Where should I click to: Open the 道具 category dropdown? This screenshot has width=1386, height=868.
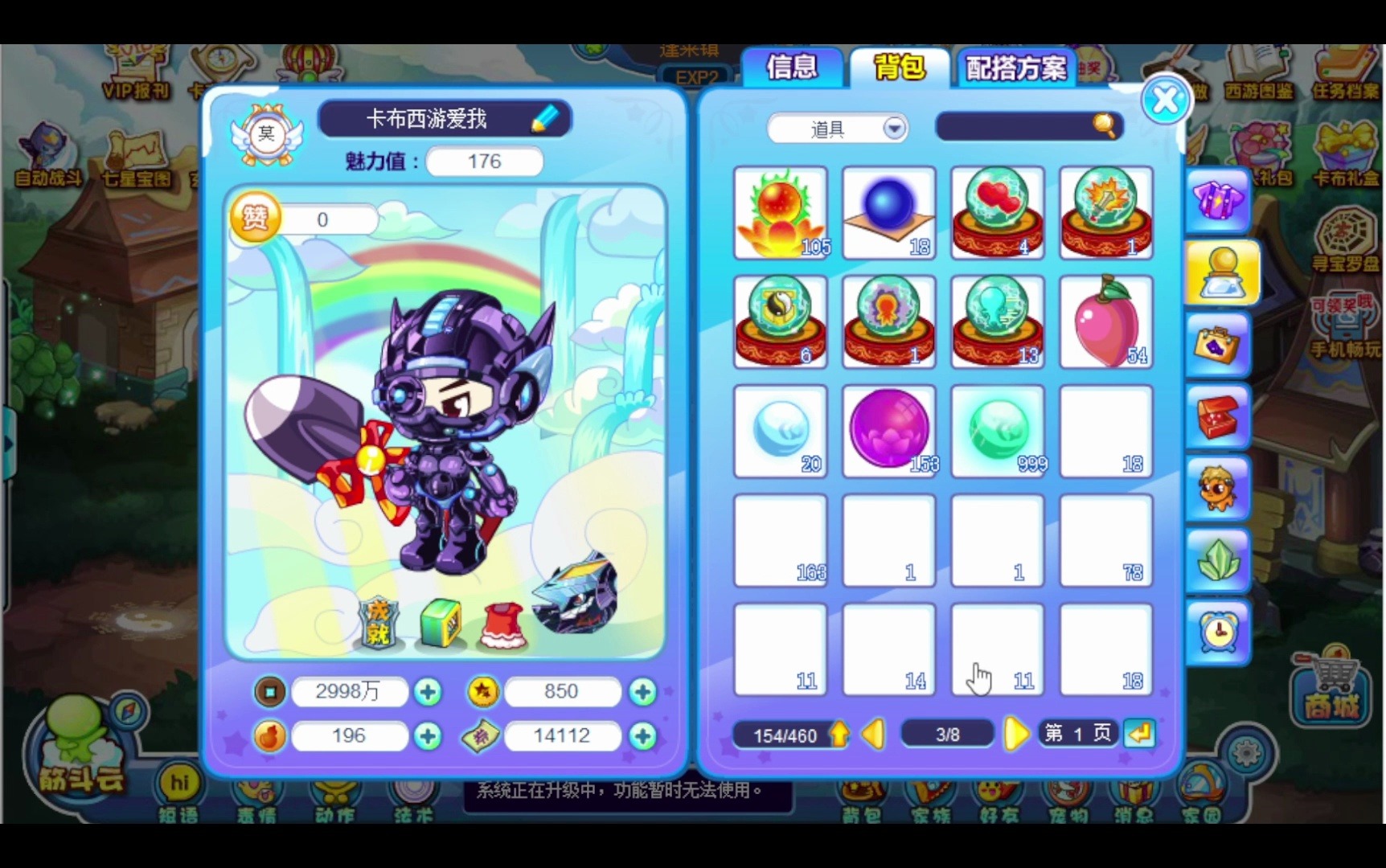click(x=836, y=129)
